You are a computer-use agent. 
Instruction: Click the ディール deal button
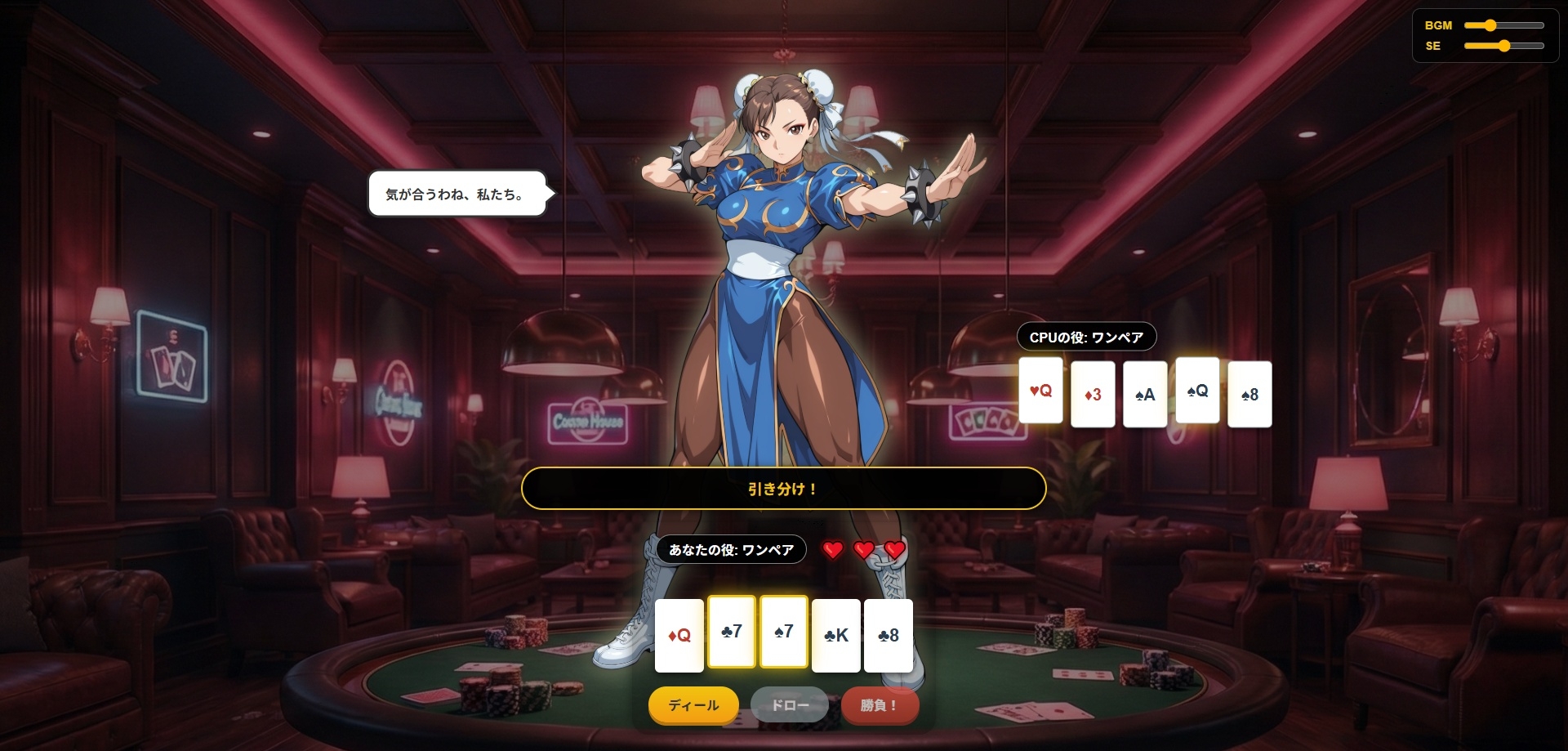[x=693, y=705]
